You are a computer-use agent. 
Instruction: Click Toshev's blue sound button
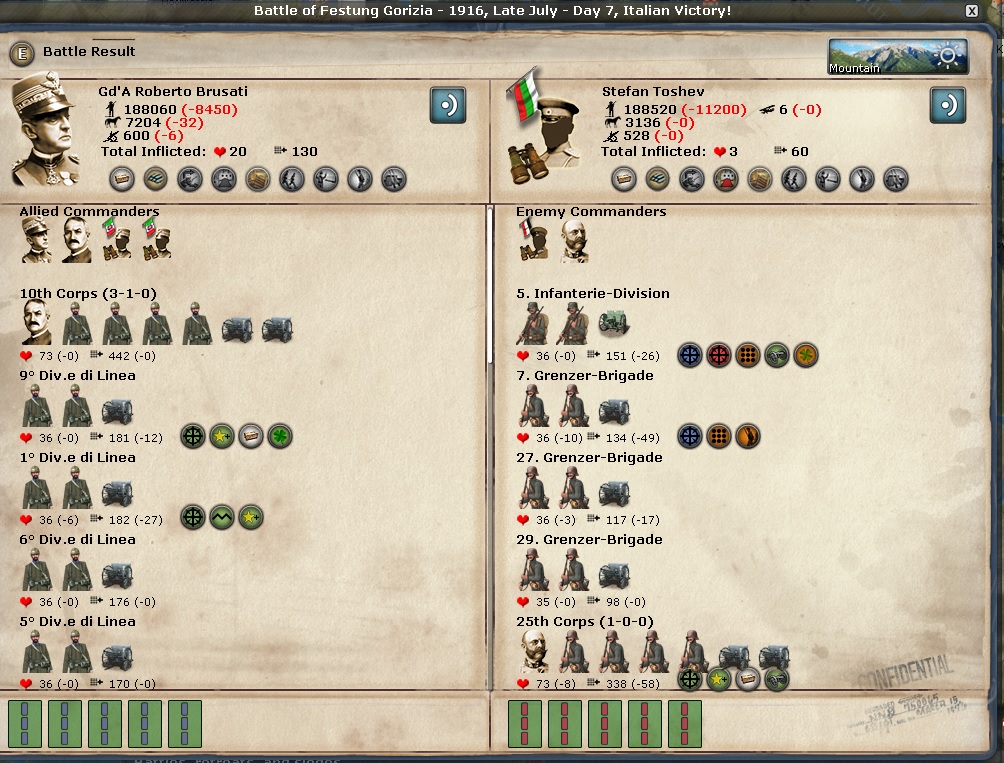coord(947,105)
